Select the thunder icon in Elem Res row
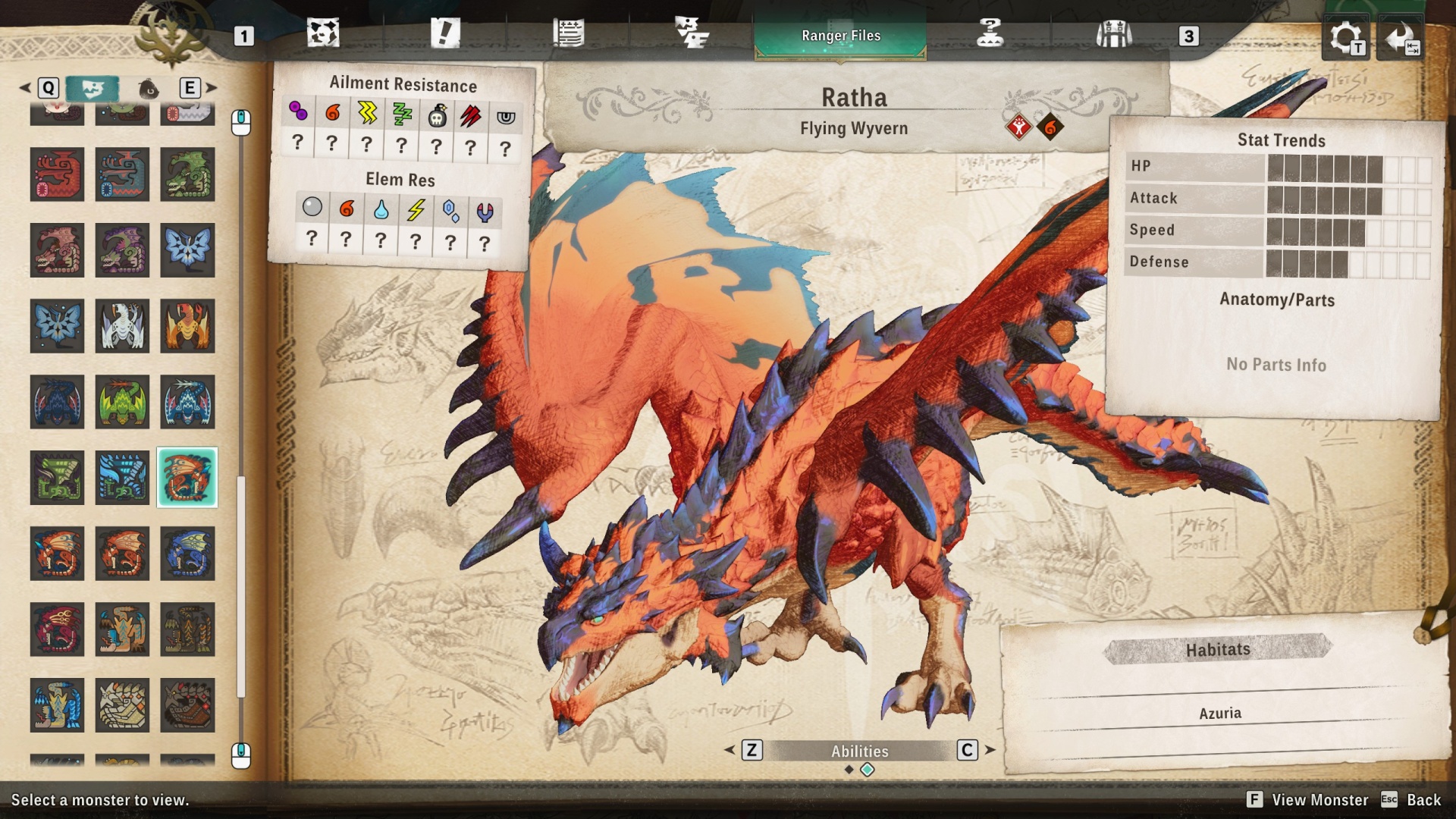This screenshot has width=1456, height=819. (415, 212)
